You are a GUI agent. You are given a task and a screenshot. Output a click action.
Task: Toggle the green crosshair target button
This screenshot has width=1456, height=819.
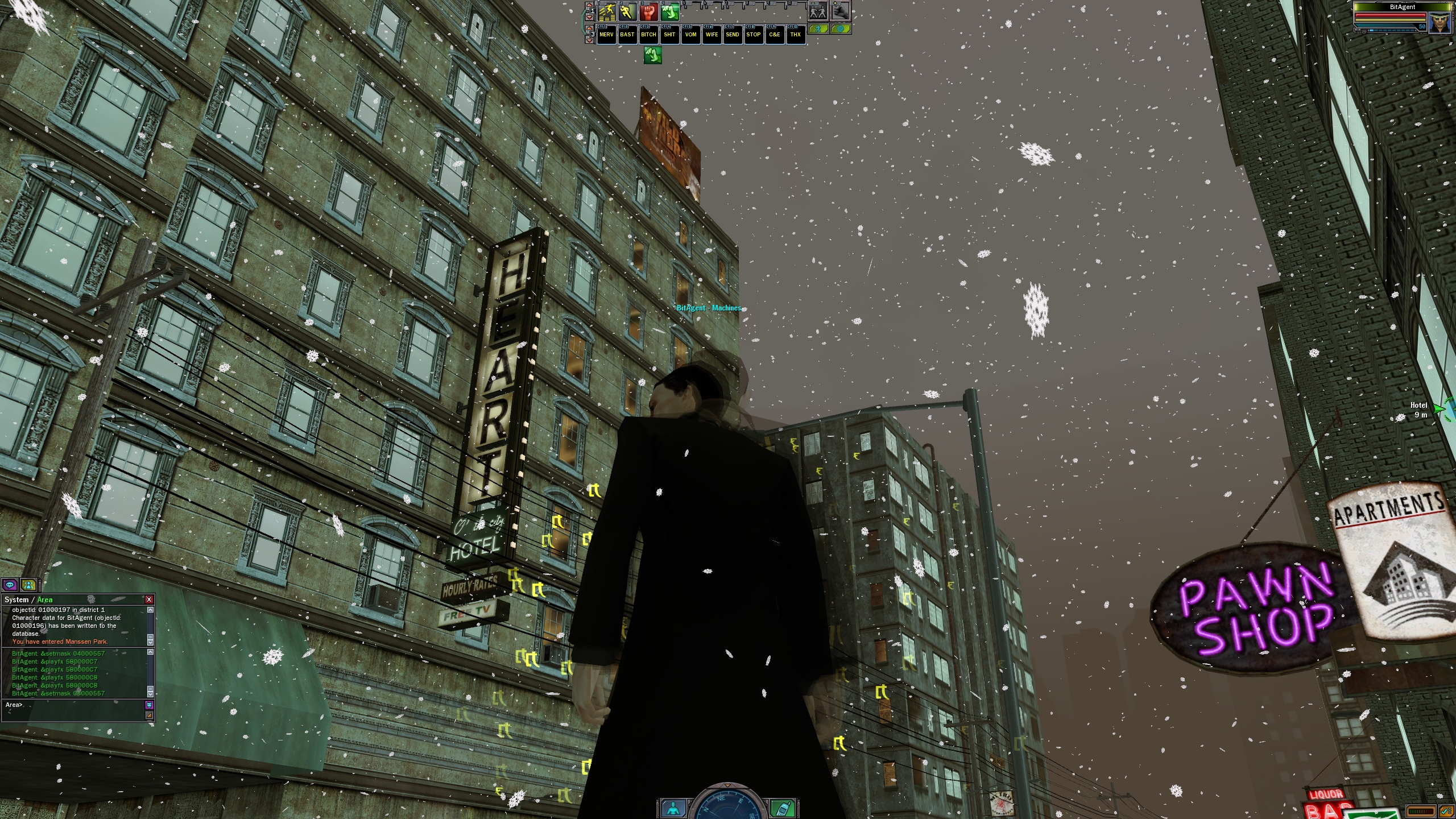[840, 28]
